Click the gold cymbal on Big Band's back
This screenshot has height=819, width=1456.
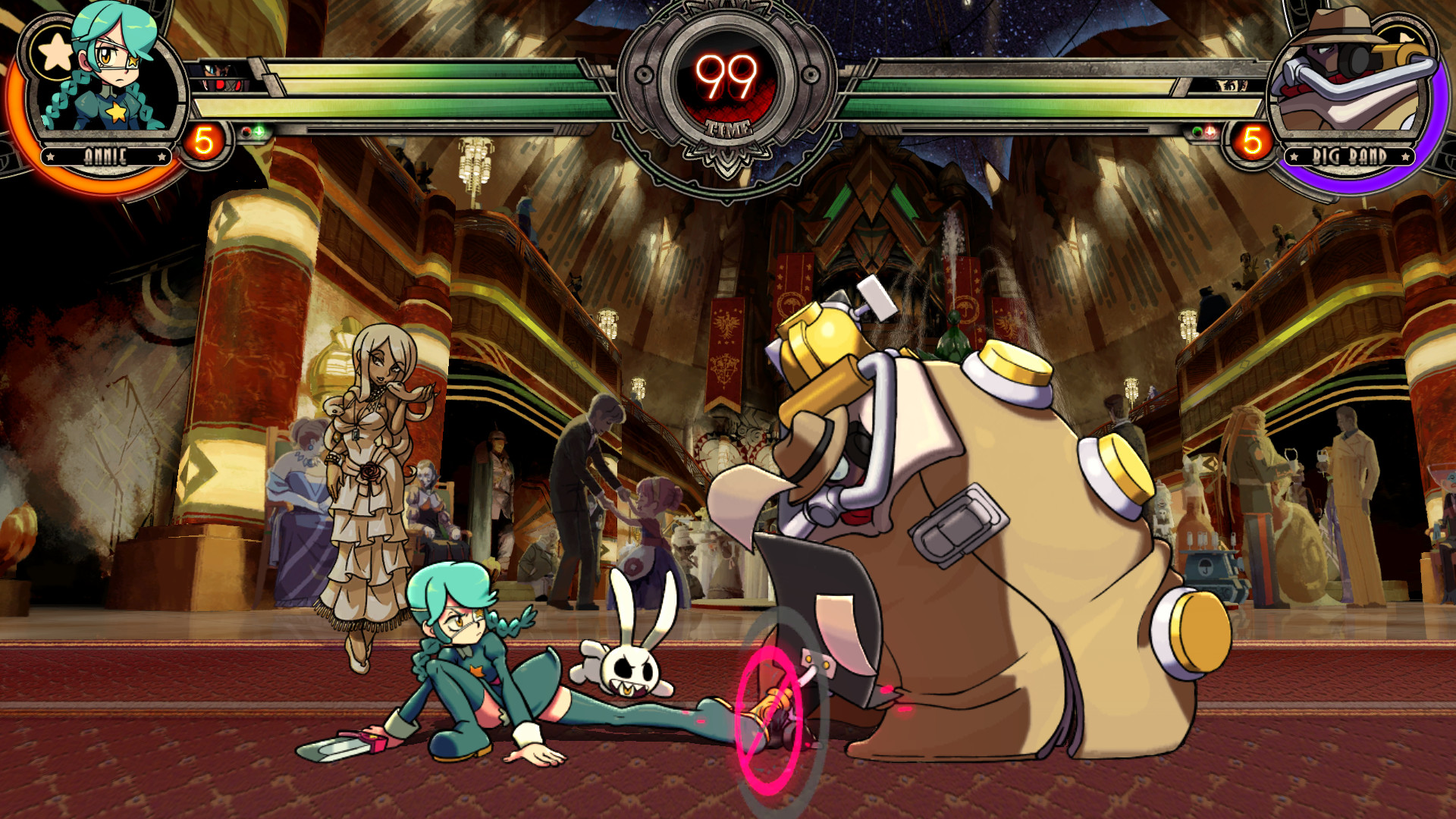tap(1011, 364)
